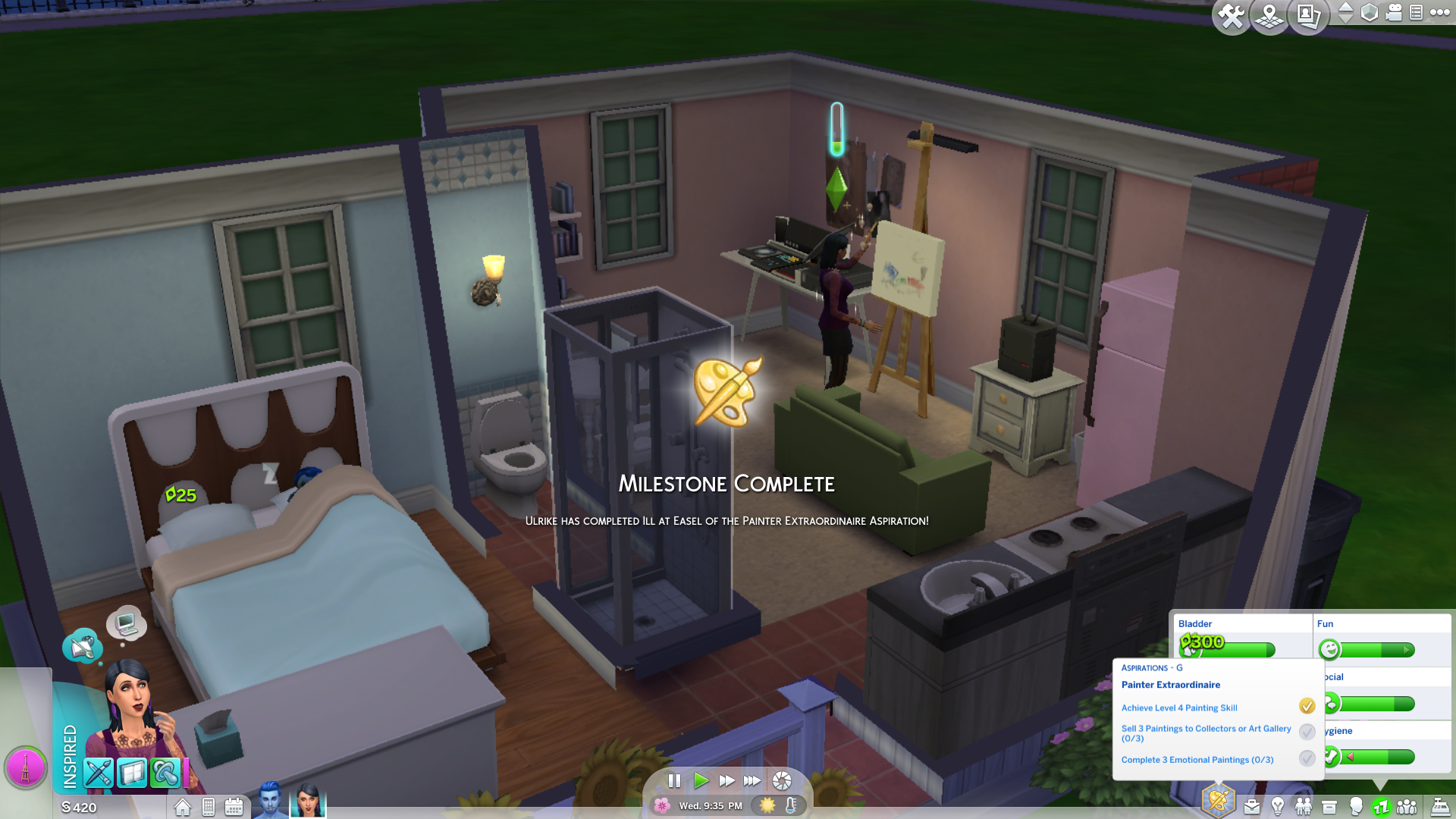
Task: Toggle the walls view cube icon
Action: coord(1370,13)
